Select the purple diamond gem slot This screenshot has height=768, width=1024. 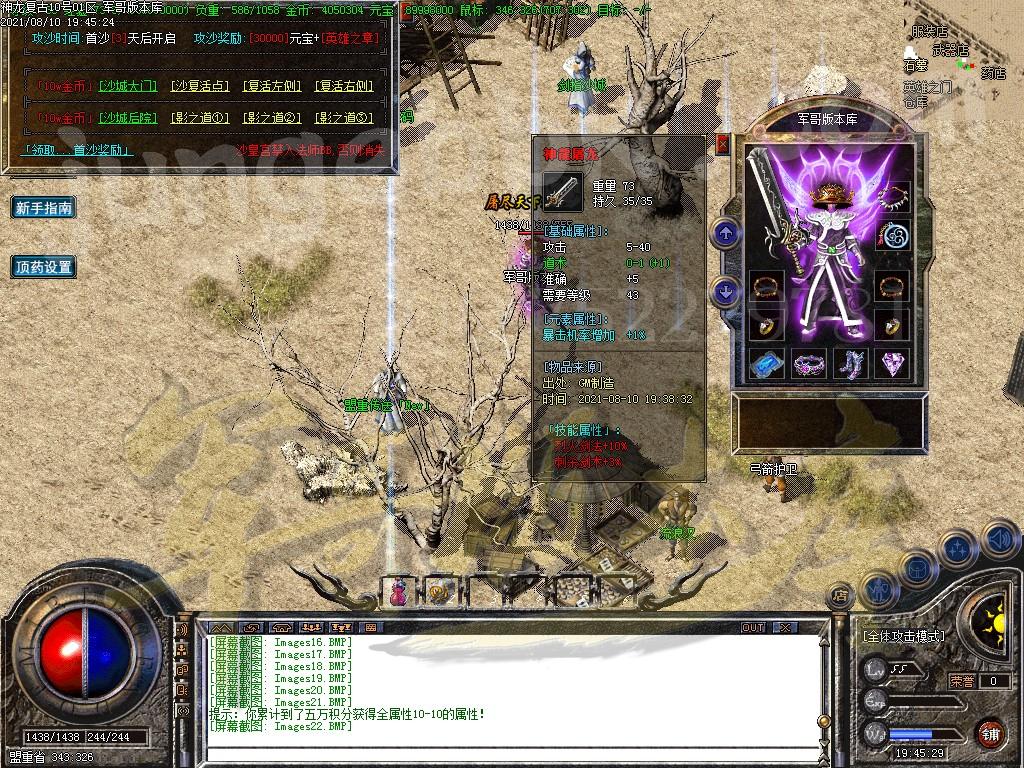892,363
